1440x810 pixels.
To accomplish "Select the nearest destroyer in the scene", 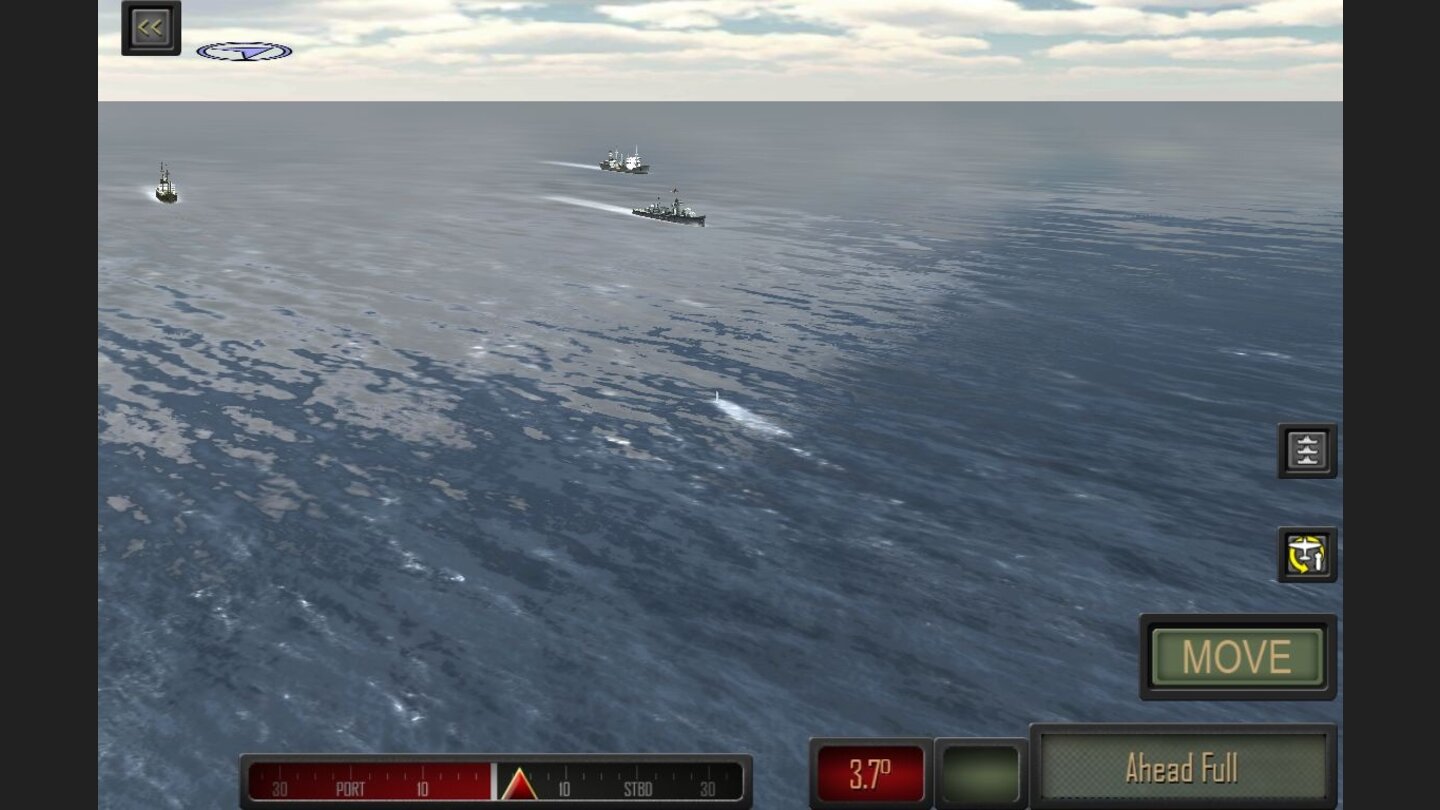I will point(668,210).
